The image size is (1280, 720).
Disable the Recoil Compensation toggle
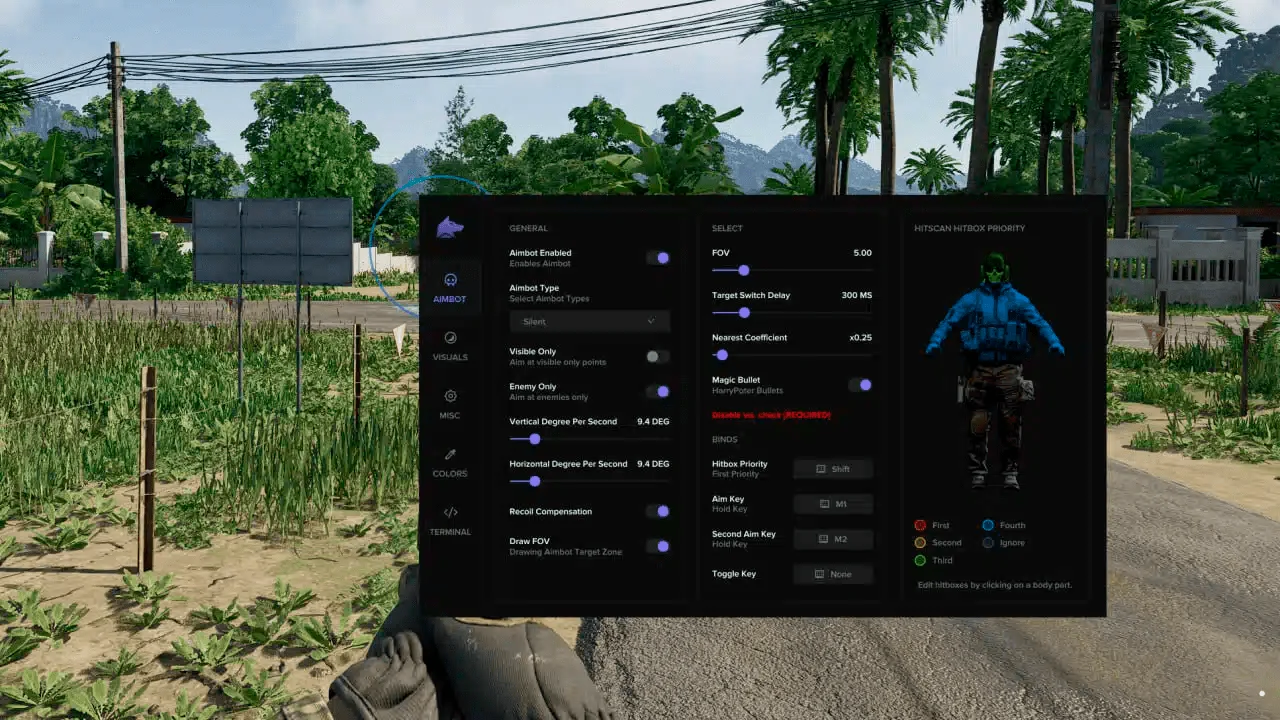pyautogui.click(x=658, y=511)
